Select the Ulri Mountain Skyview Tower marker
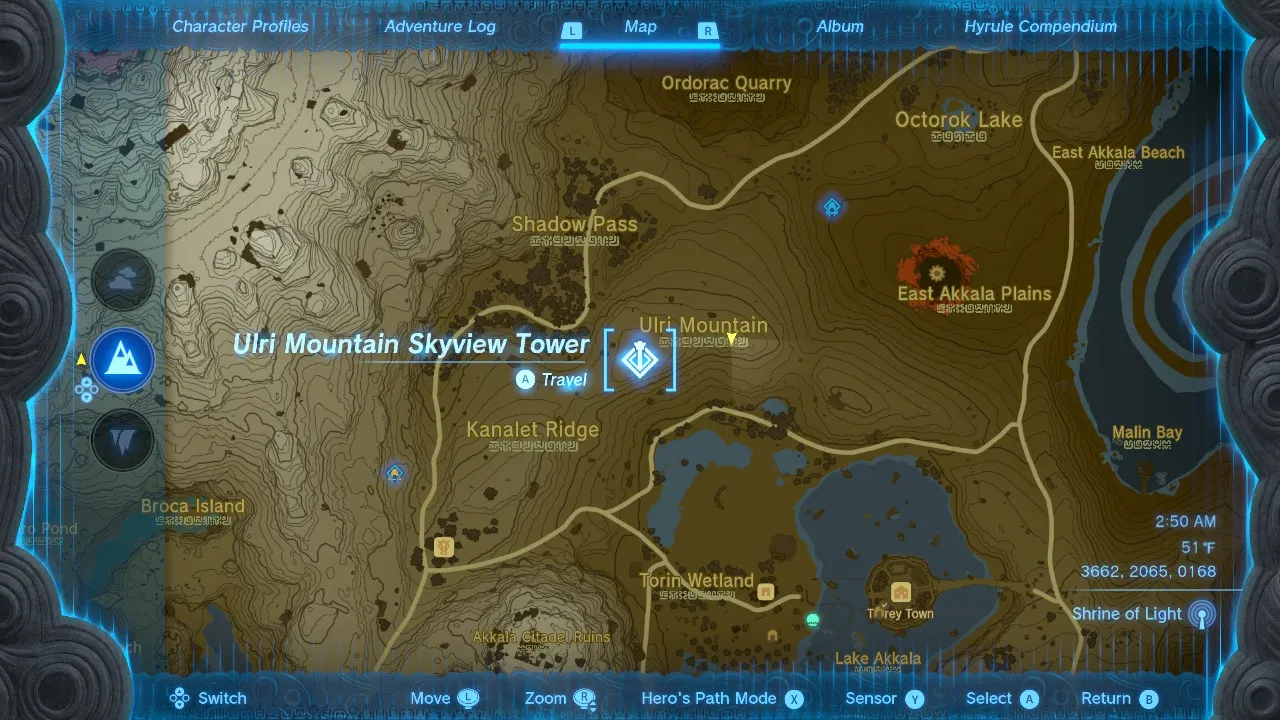 point(640,358)
